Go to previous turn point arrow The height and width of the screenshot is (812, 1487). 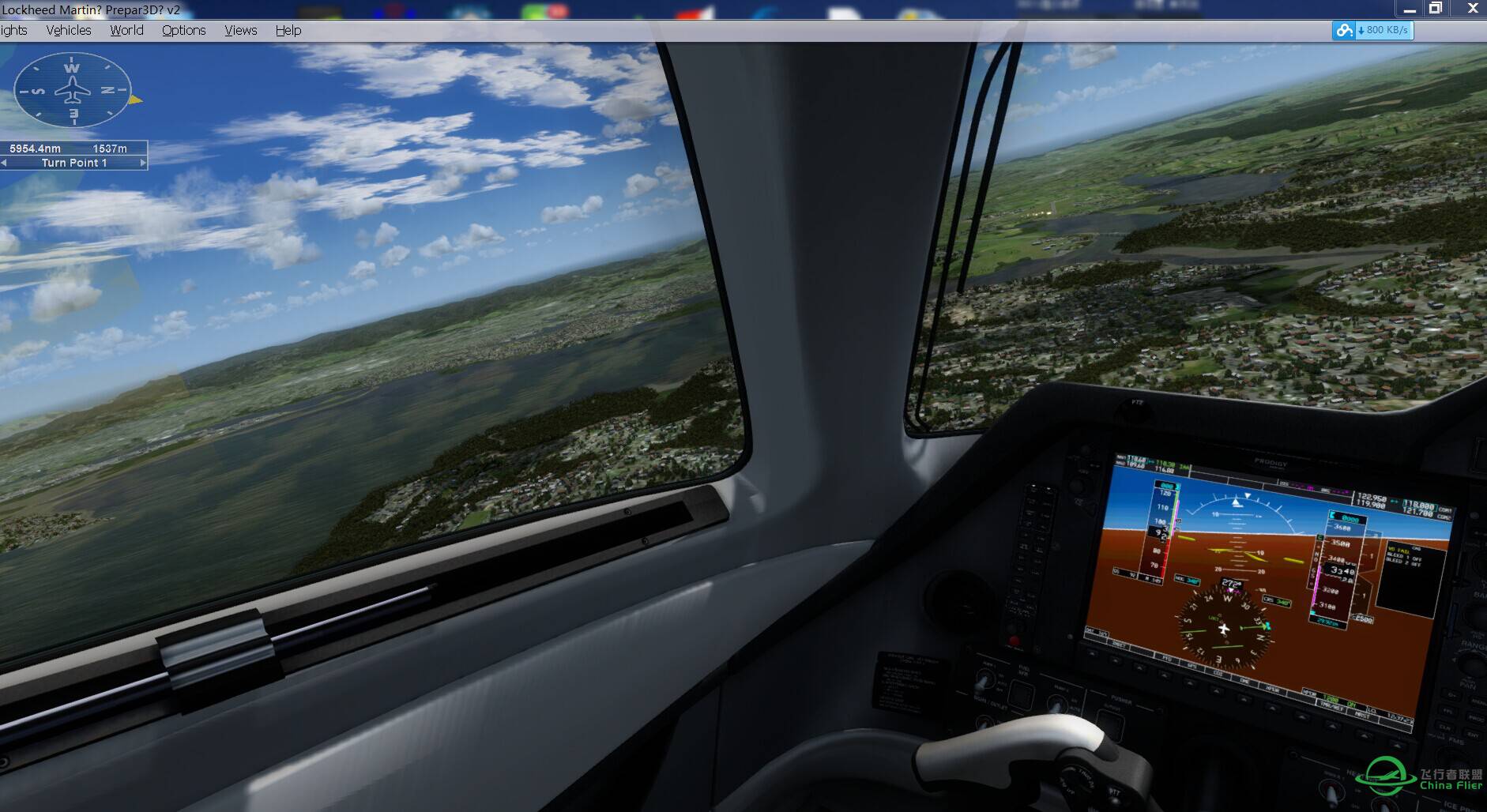point(4,163)
